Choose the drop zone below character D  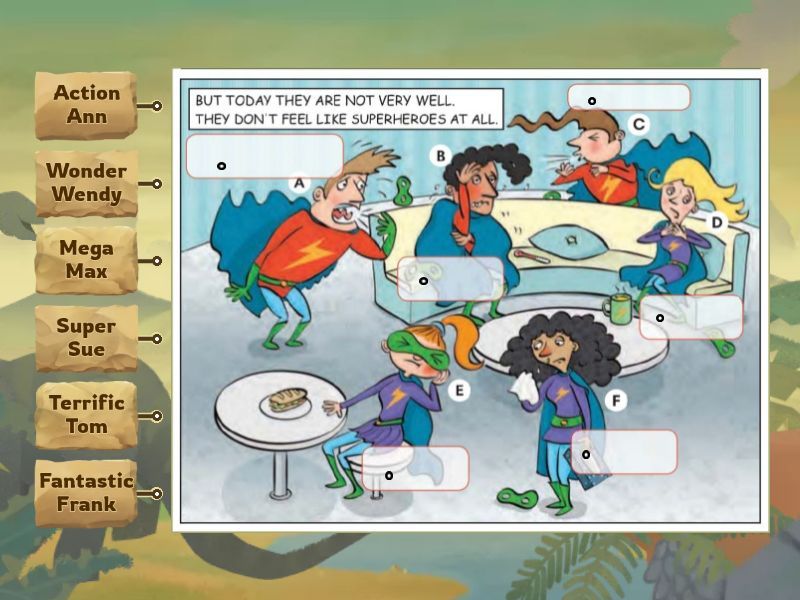tap(691, 317)
